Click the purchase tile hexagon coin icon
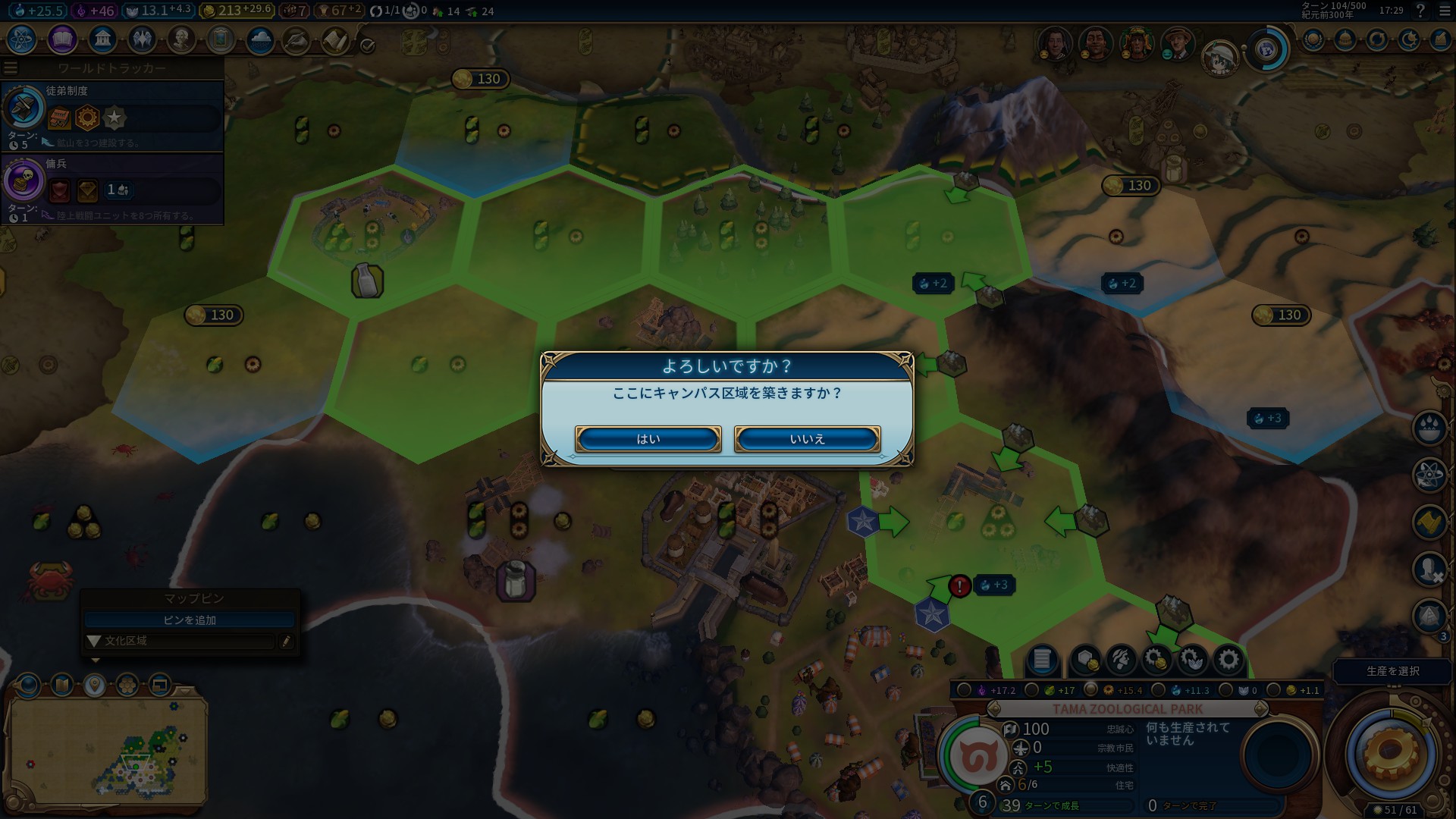This screenshot has width=1456, height=819. point(1086,659)
